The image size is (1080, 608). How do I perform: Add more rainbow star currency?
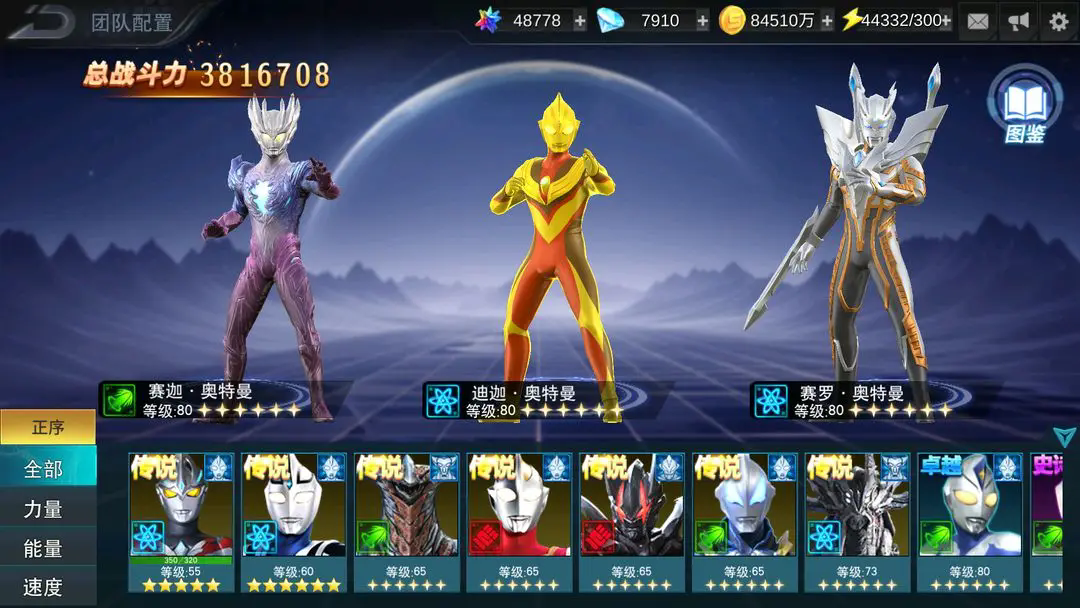(580, 21)
